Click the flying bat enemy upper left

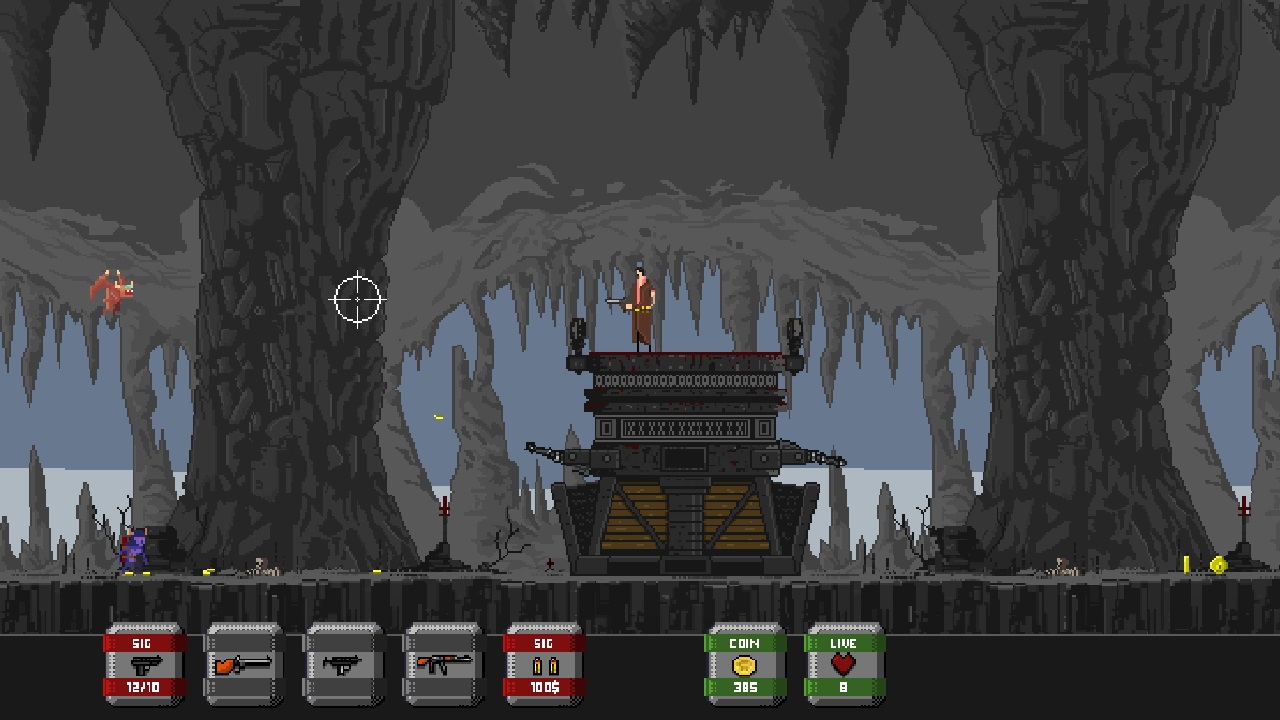click(x=110, y=288)
